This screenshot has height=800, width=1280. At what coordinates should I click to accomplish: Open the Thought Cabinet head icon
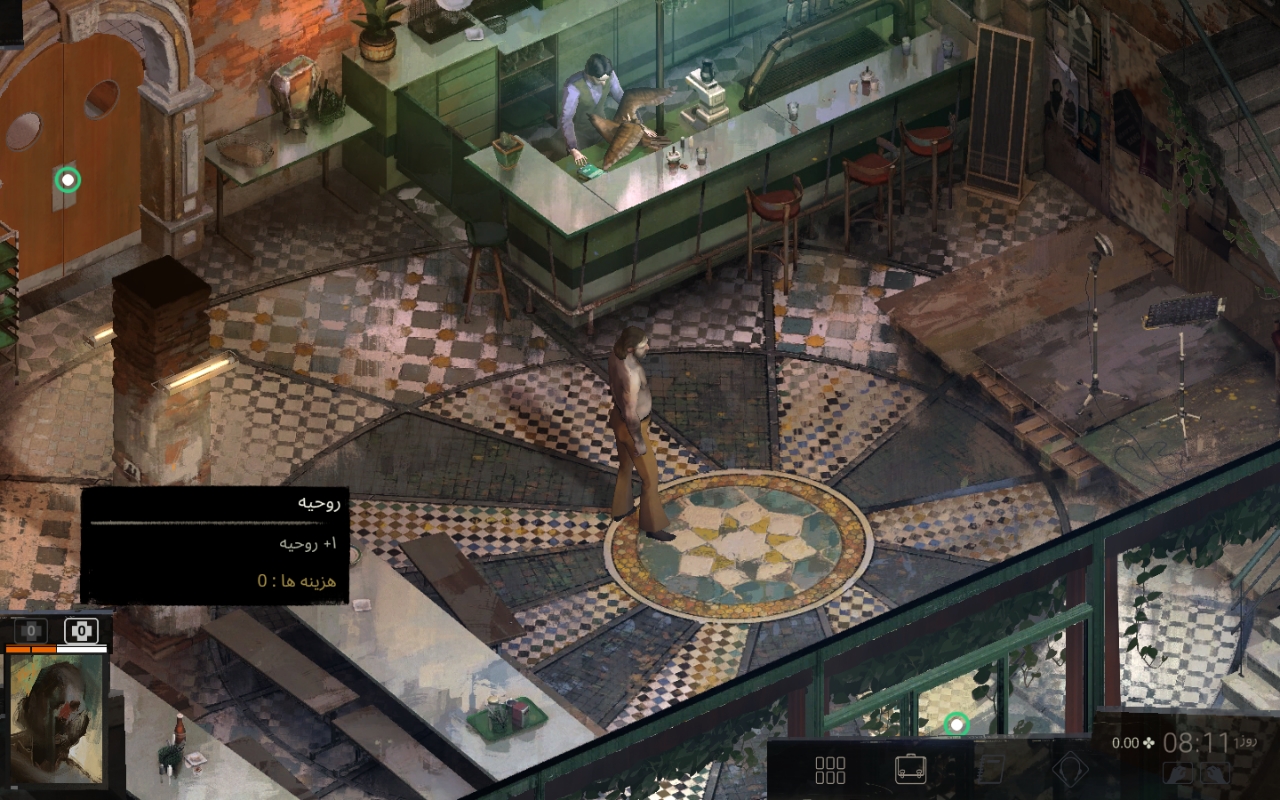(x=1069, y=769)
